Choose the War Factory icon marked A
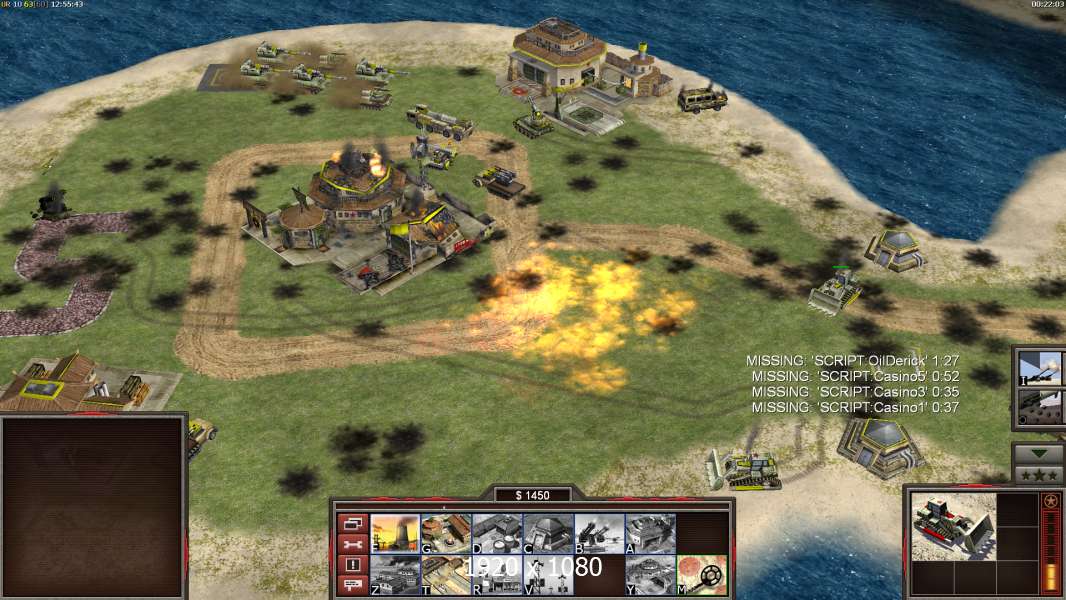1066x600 pixels. point(650,534)
